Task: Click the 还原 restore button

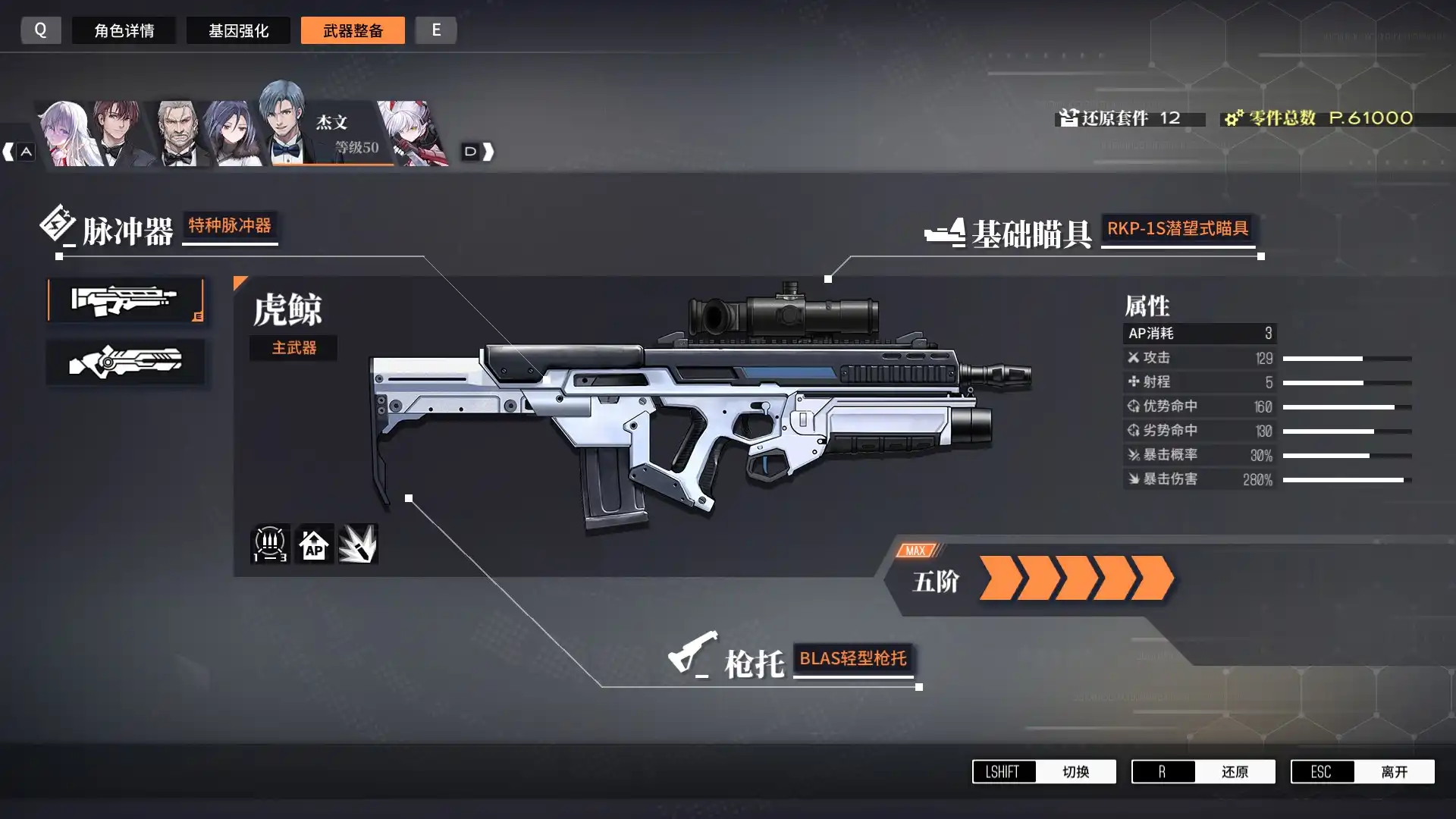Action: [1203, 771]
